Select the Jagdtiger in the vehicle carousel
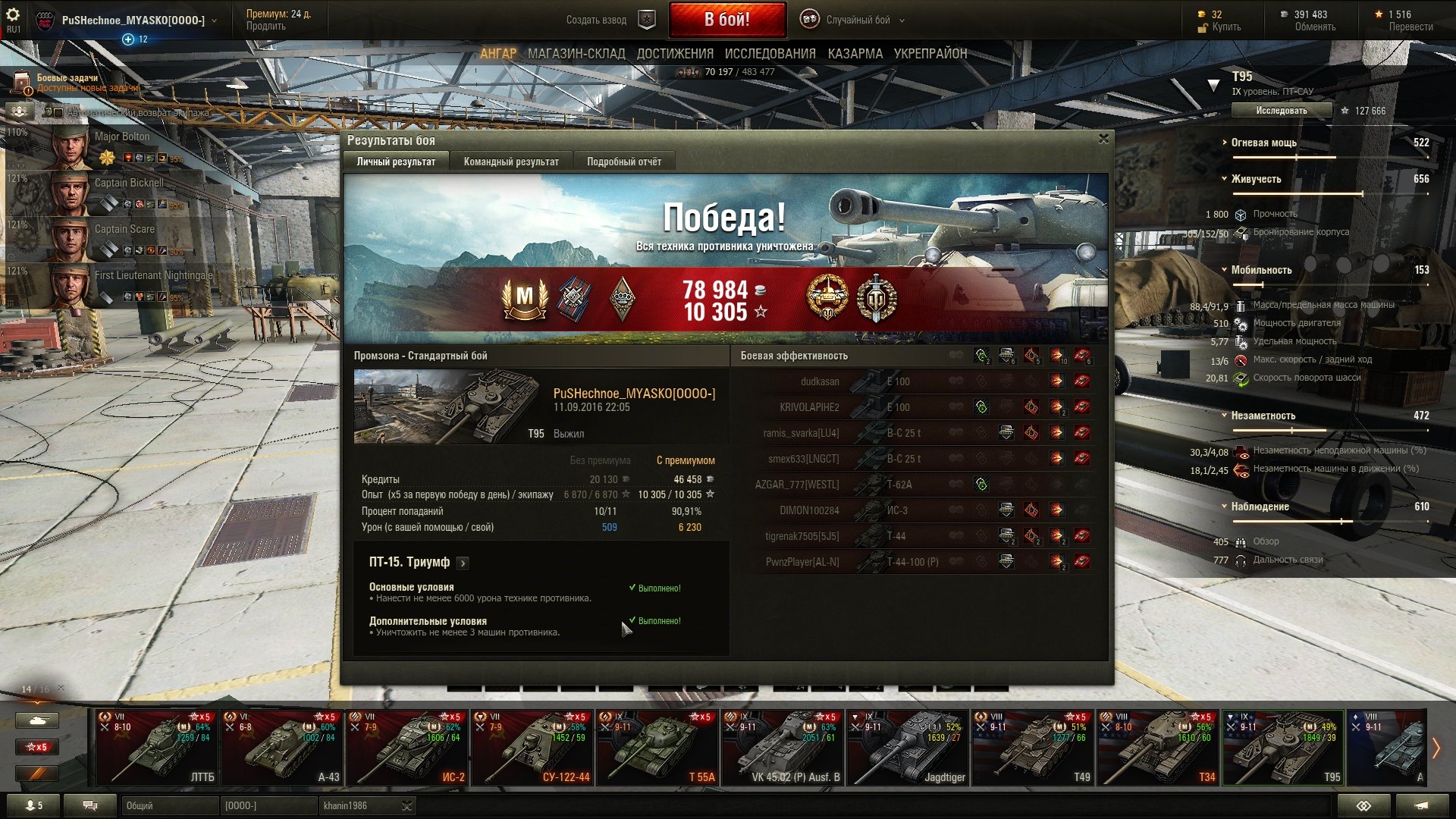The width and height of the screenshot is (1456, 819). tap(907, 748)
